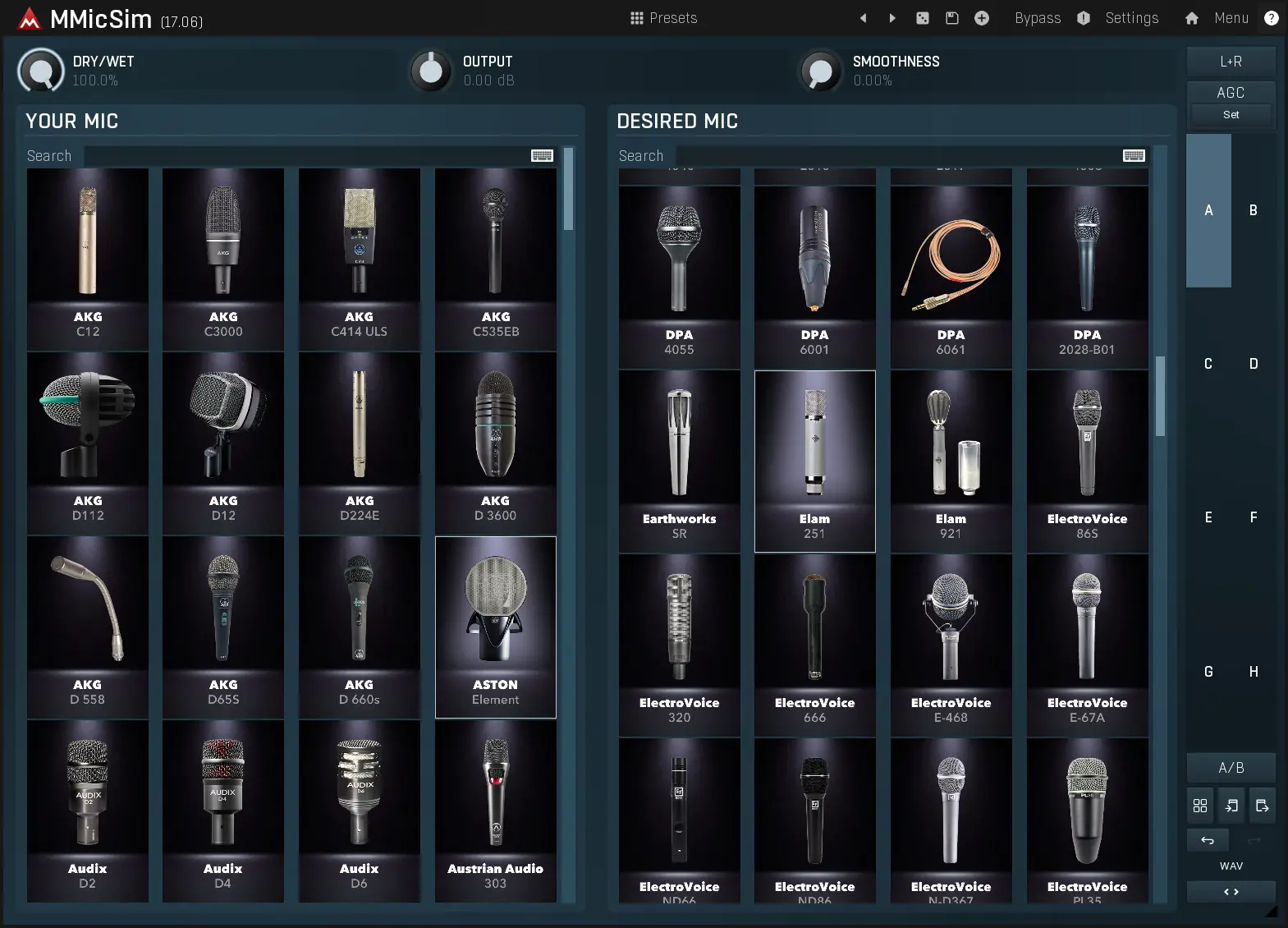Open the L+R channel mode selector
The image size is (1288, 928).
coord(1230,61)
